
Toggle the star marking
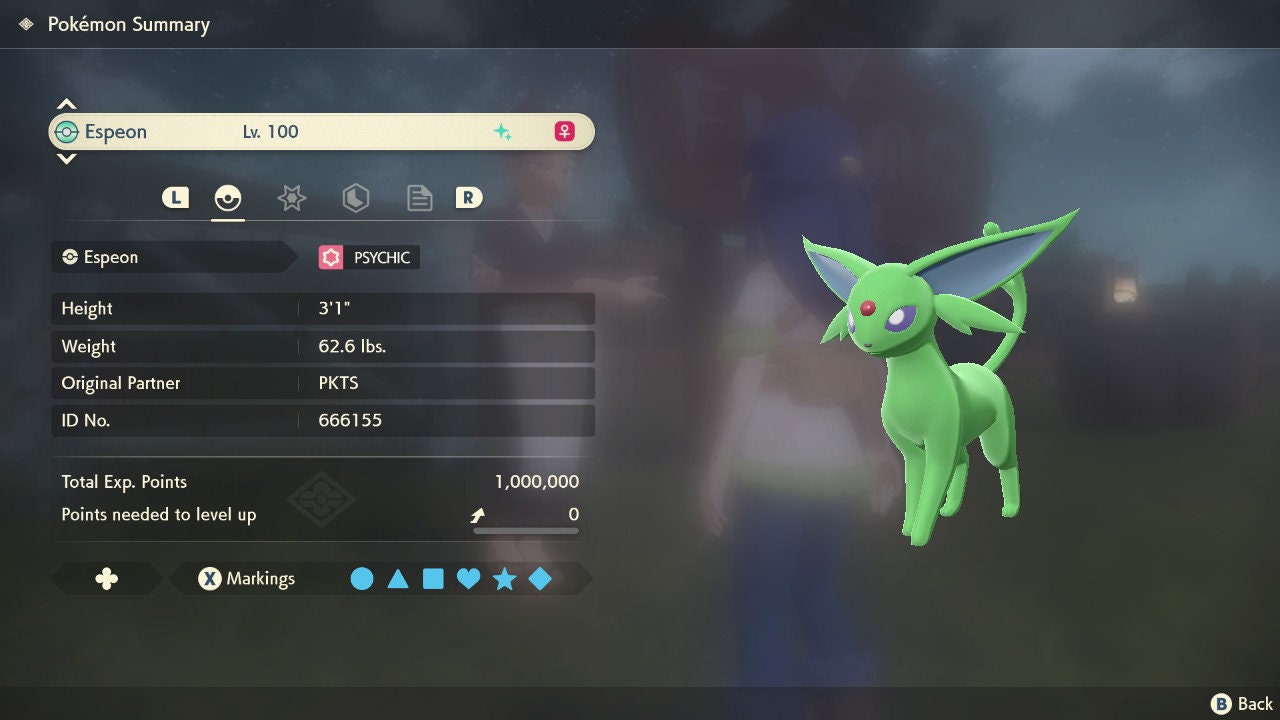click(504, 579)
